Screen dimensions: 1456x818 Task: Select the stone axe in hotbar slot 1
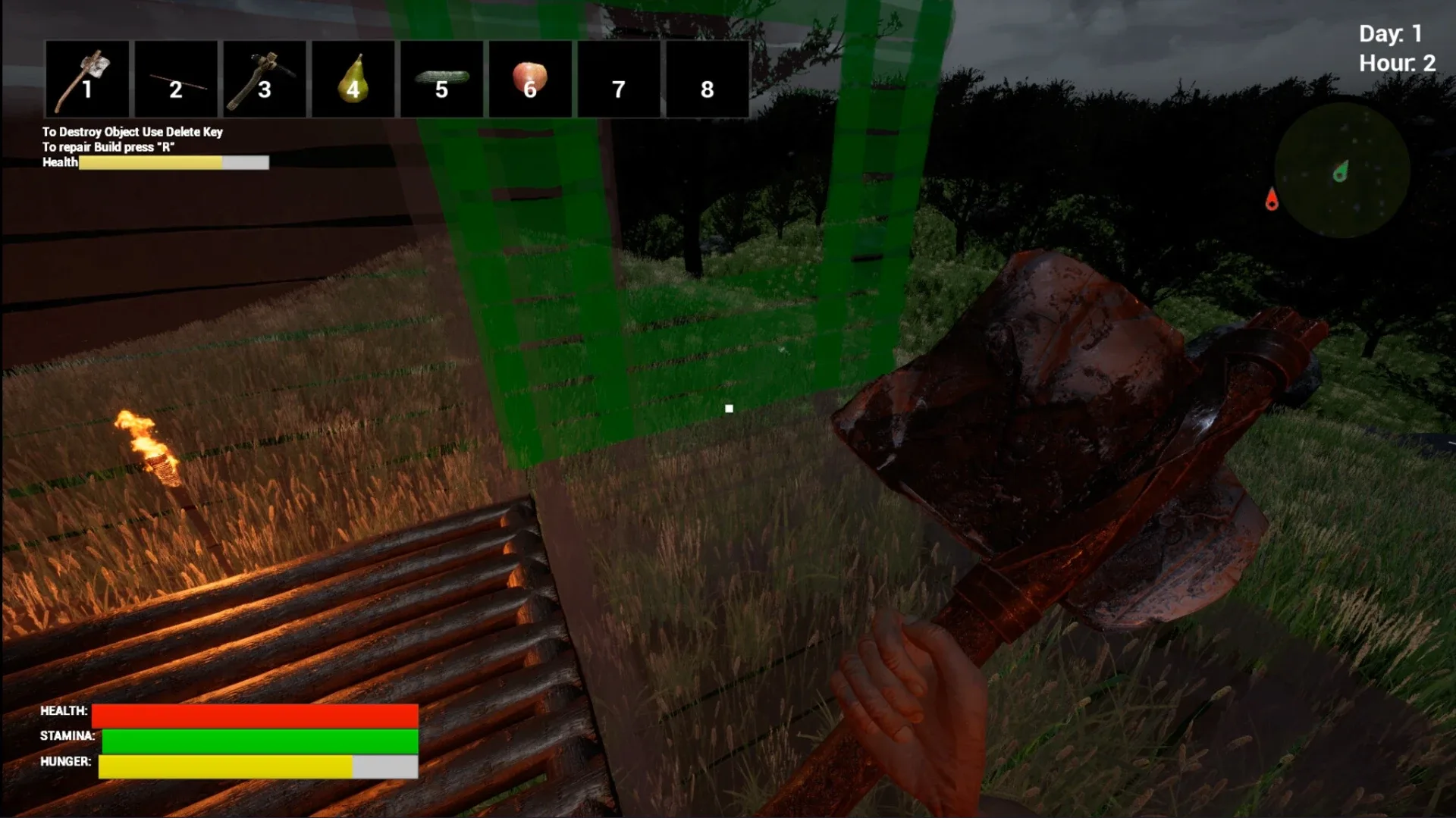point(86,79)
